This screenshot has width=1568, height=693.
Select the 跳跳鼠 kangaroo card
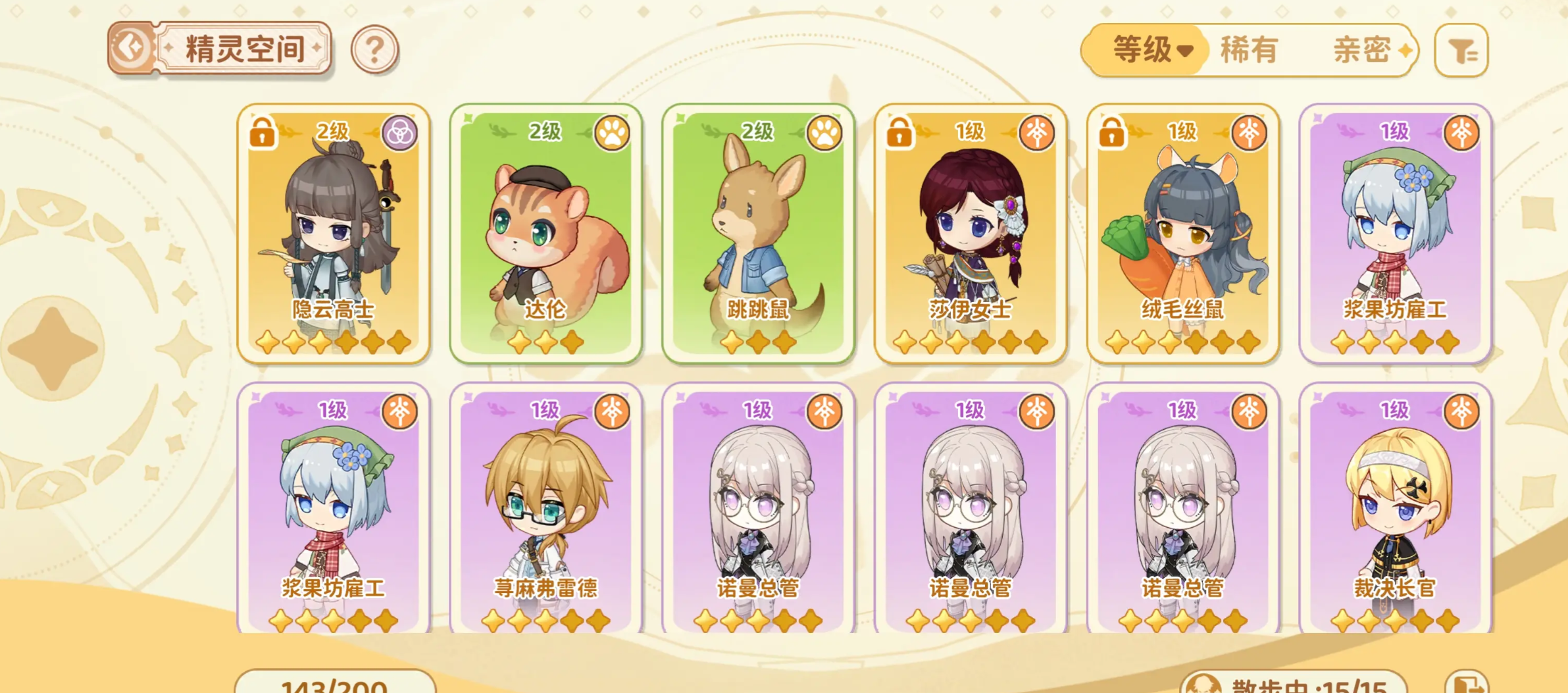point(758,234)
